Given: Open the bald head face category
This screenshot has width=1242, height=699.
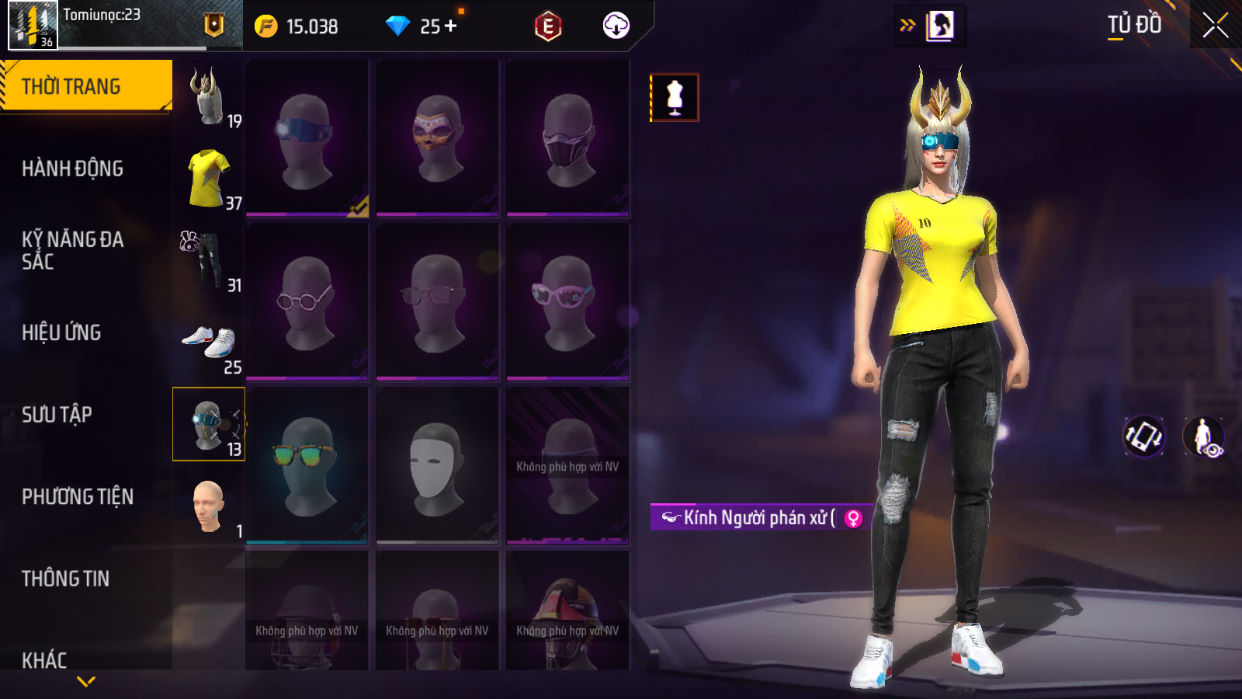Looking at the screenshot, I should [208, 506].
